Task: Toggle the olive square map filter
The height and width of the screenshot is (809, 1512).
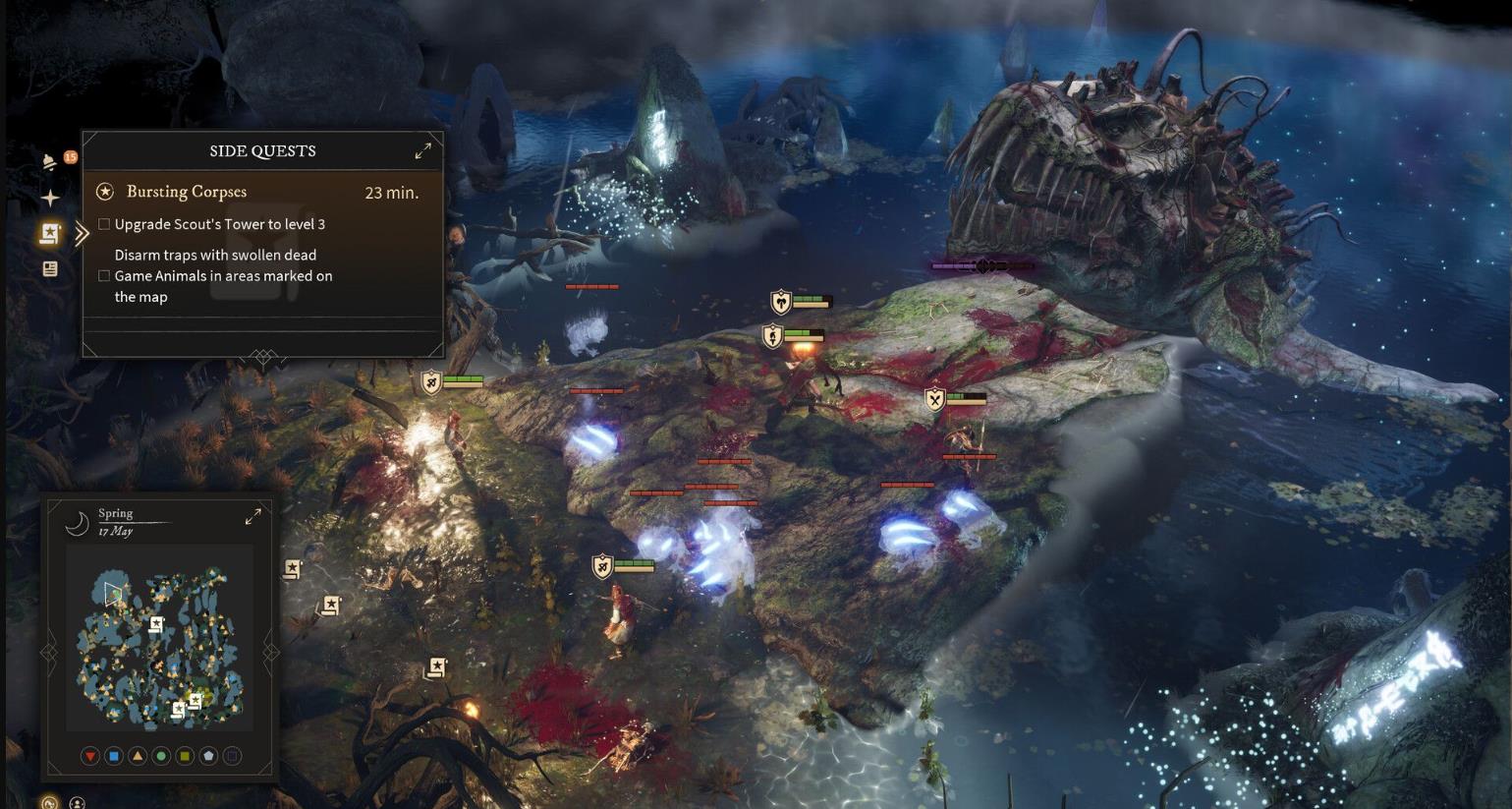Action: pos(185,756)
